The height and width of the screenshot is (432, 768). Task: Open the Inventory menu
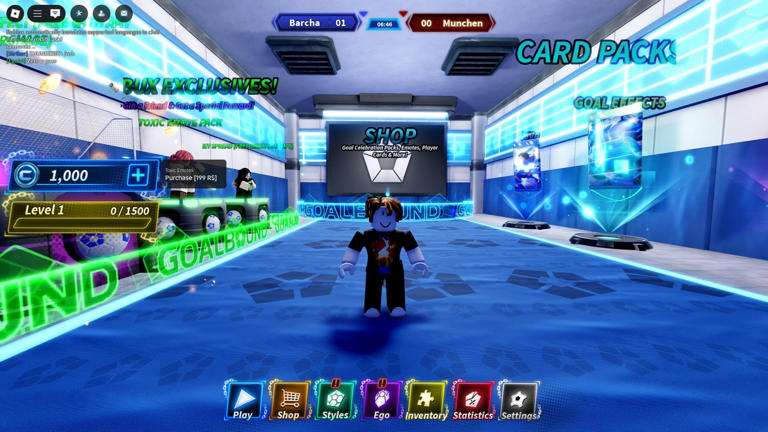pyautogui.click(x=426, y=401)
